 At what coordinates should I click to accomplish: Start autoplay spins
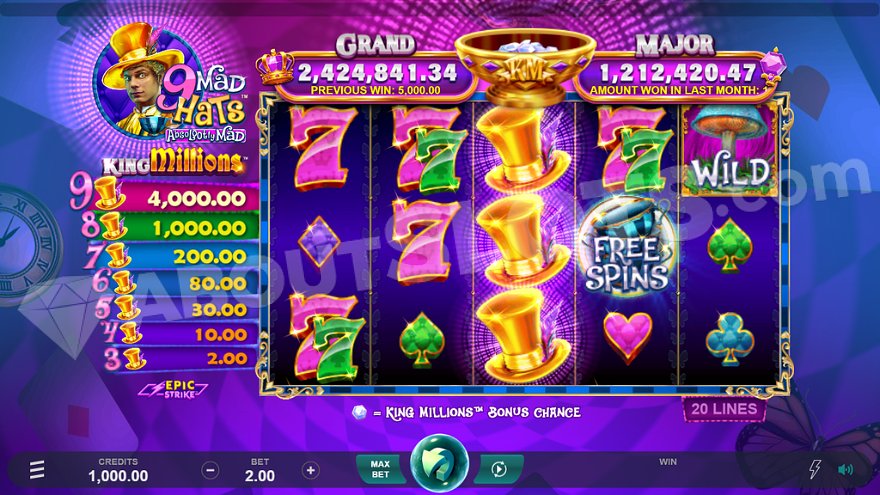(x=498, y=469)
